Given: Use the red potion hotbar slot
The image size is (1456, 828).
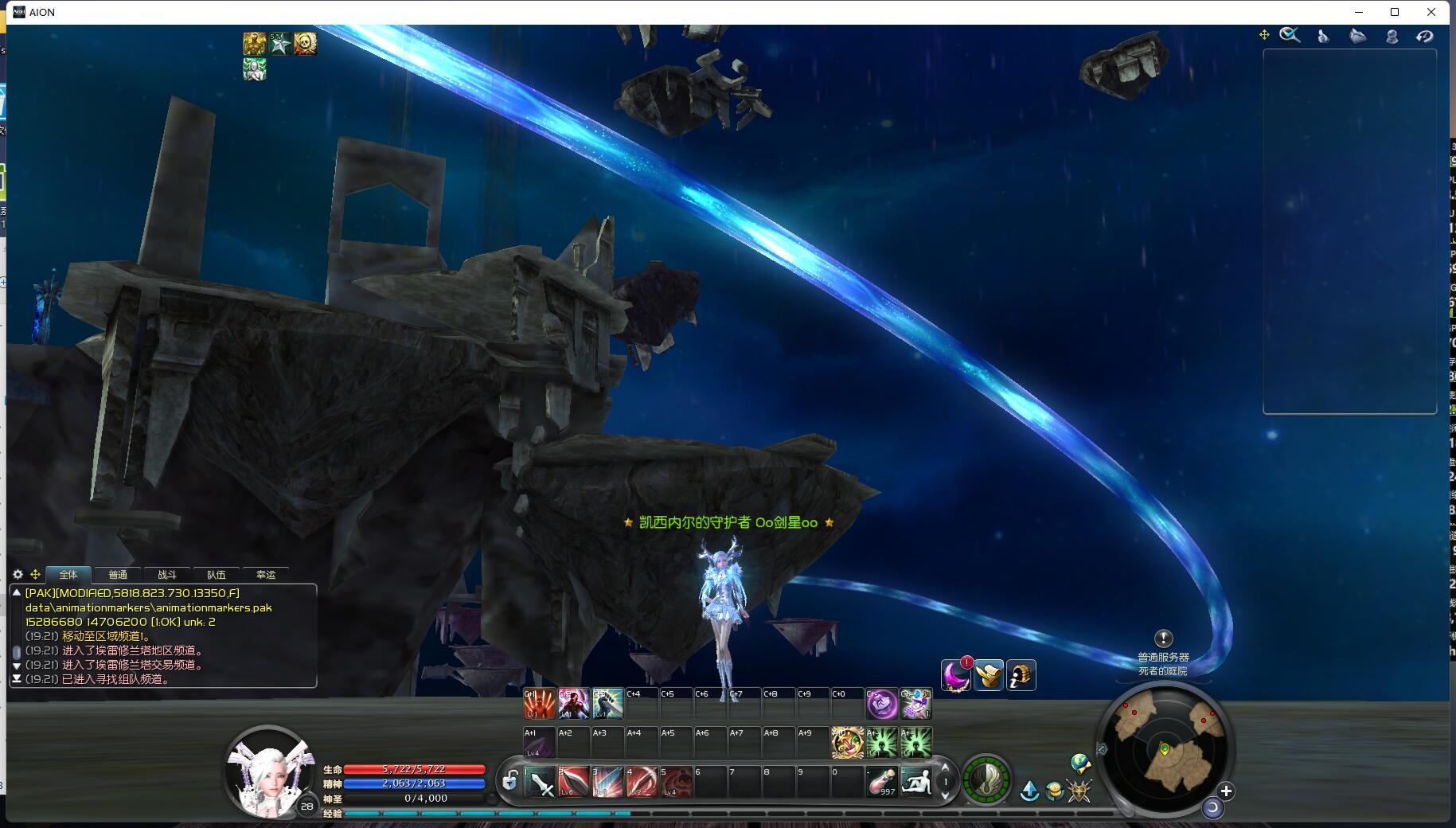Looking at the screenshot, I should tap(882, 782).
